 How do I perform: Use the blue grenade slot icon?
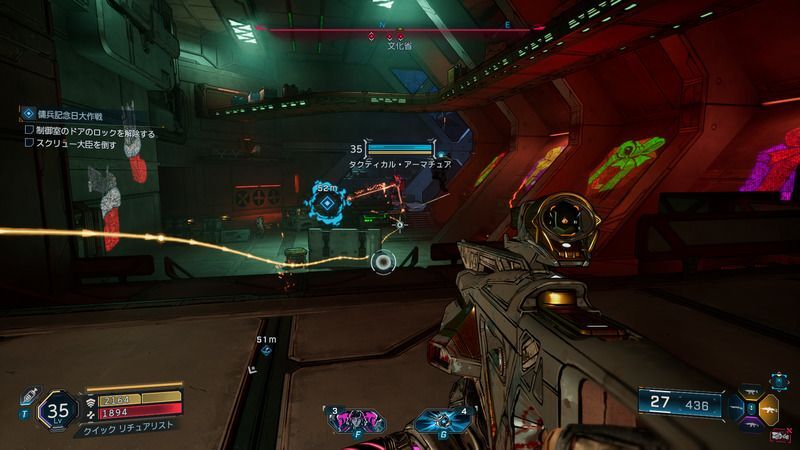tap(440, 420)
